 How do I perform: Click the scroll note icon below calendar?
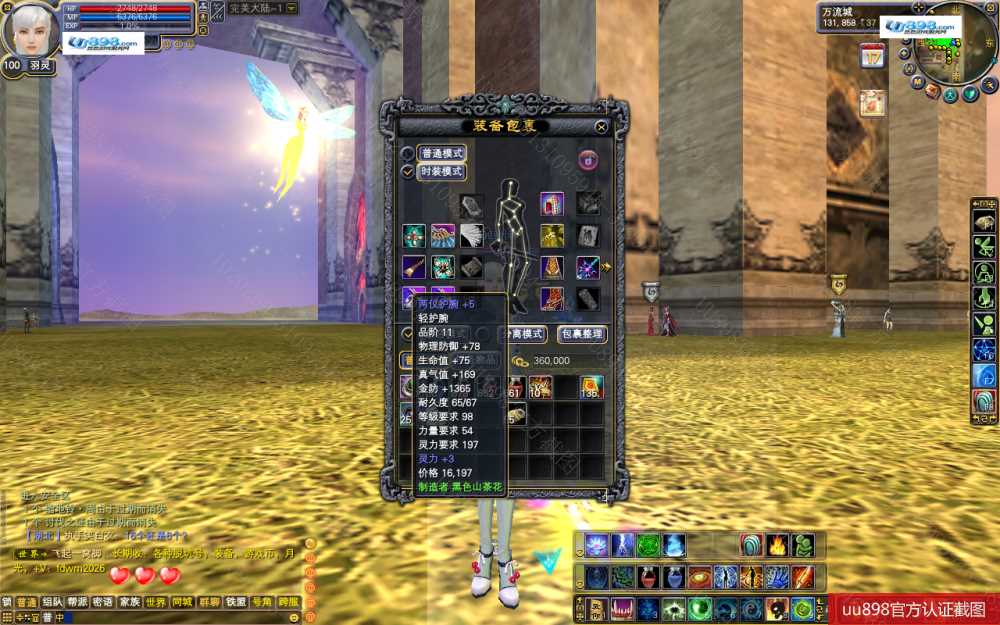tap(872, 102)
